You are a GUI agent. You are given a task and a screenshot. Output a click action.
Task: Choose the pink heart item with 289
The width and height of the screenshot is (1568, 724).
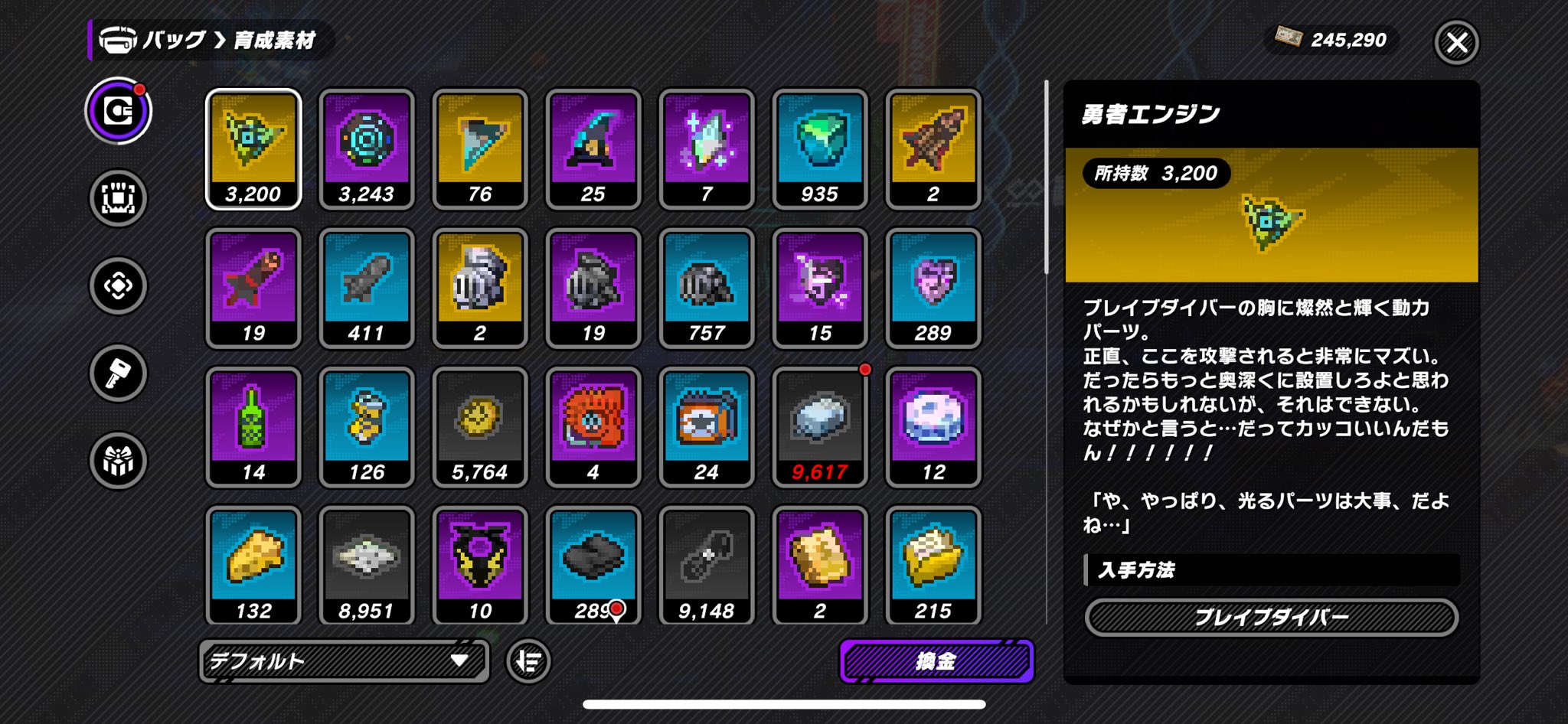tap(933, 288)
